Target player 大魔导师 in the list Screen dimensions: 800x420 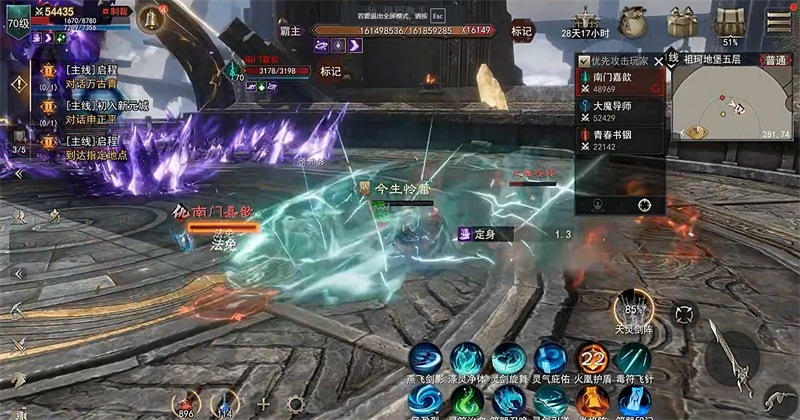[x=621, y=111]
